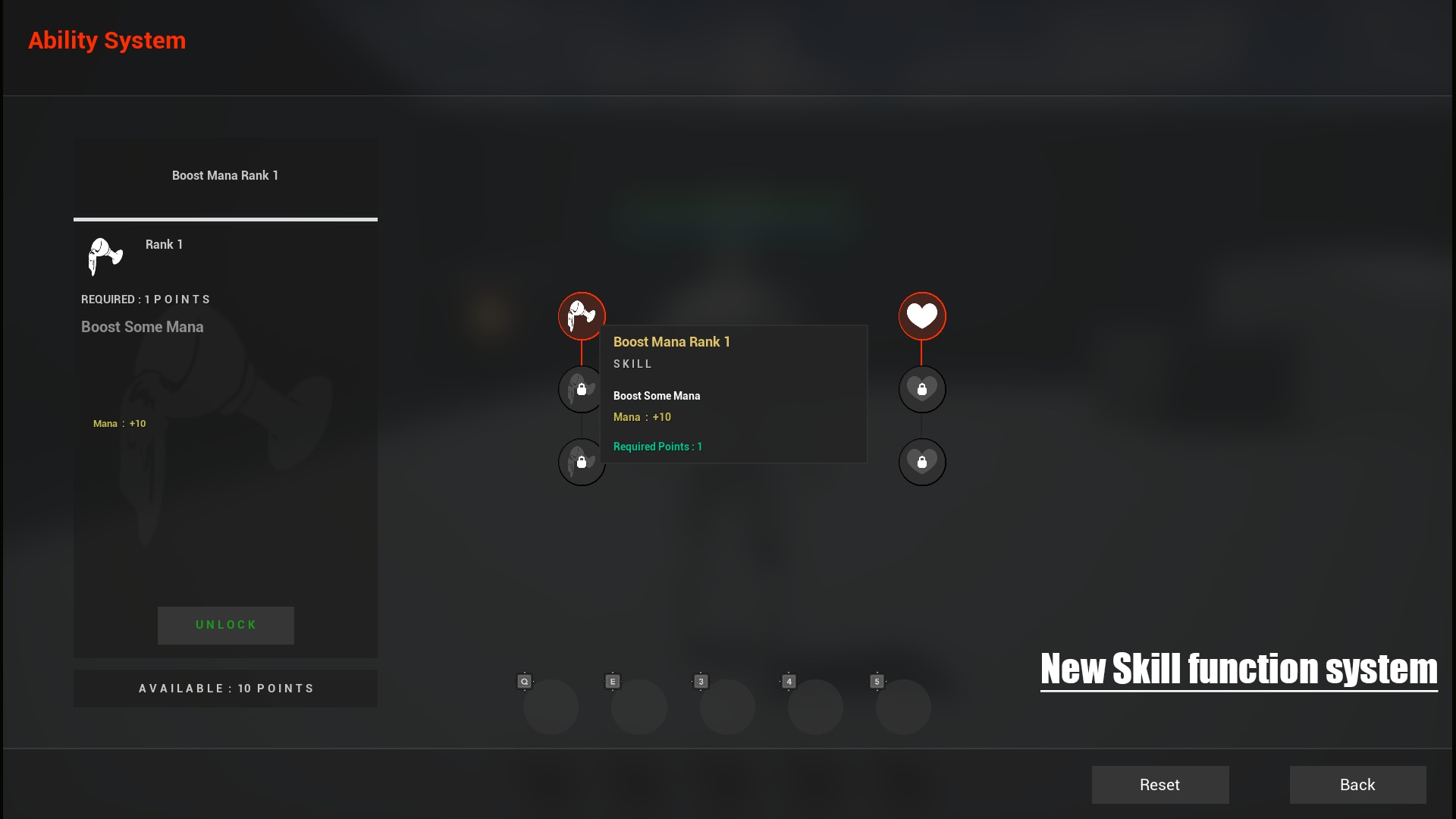Select the Q hotkey skill slot
The width and height of the screenshot is (1456, 819).
[x=551, y=706]
